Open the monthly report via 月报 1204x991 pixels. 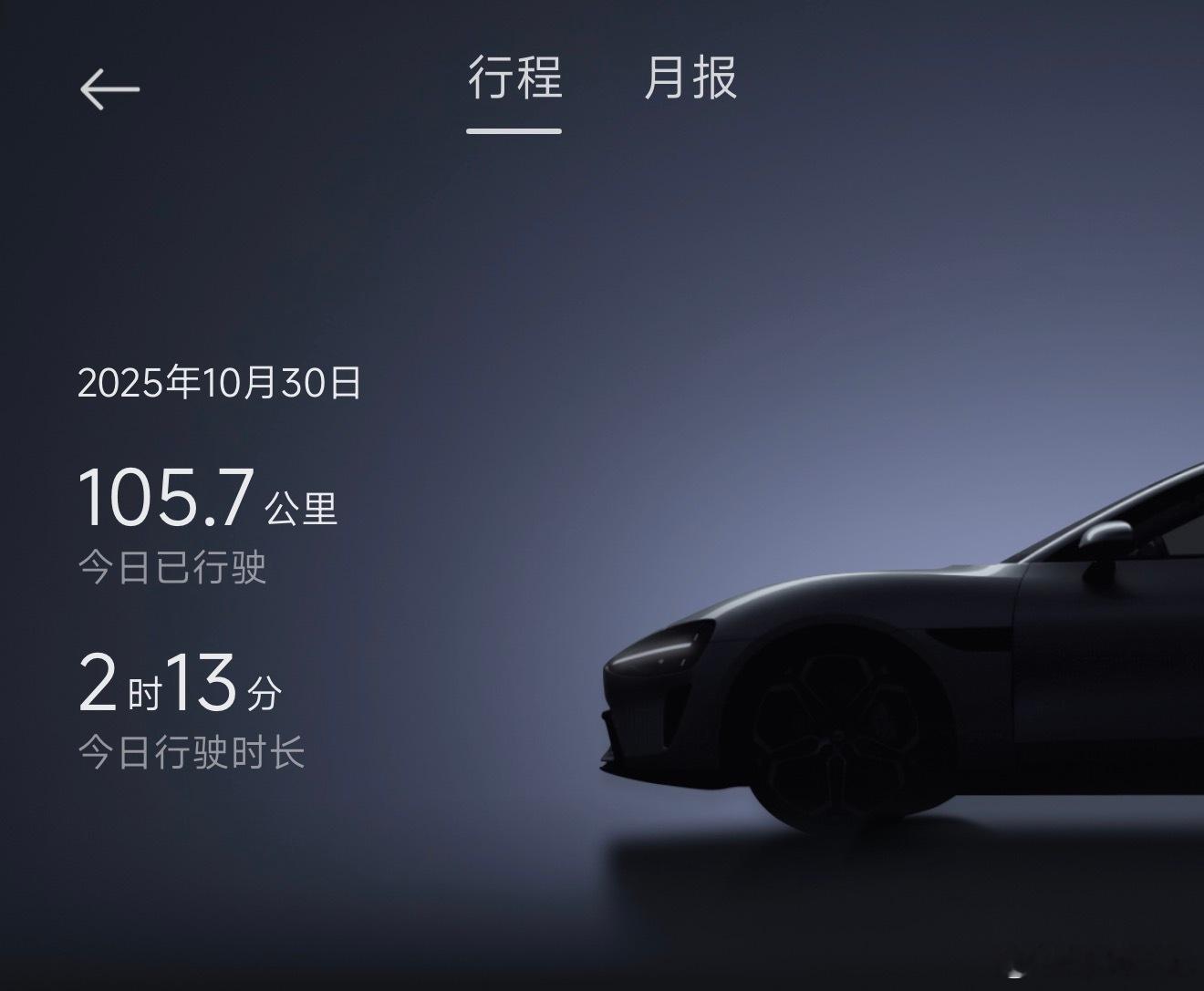[x=691, y=82]
